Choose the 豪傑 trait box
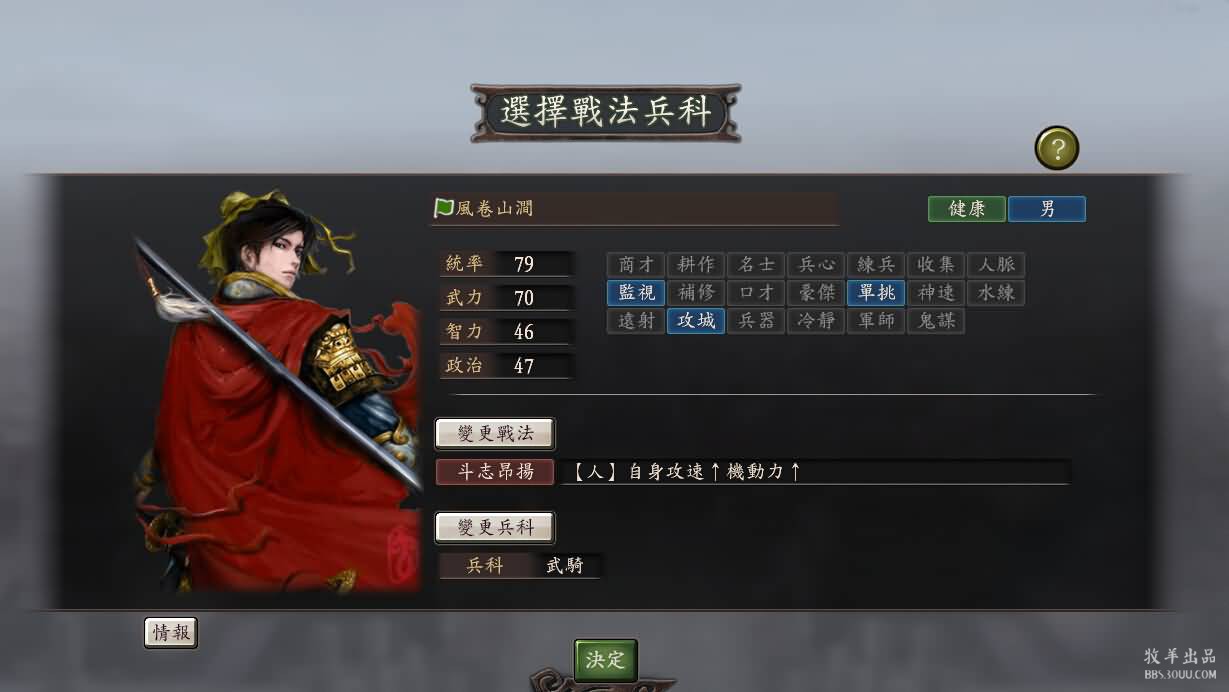The image size is (1229, 692). click(816, 293)
